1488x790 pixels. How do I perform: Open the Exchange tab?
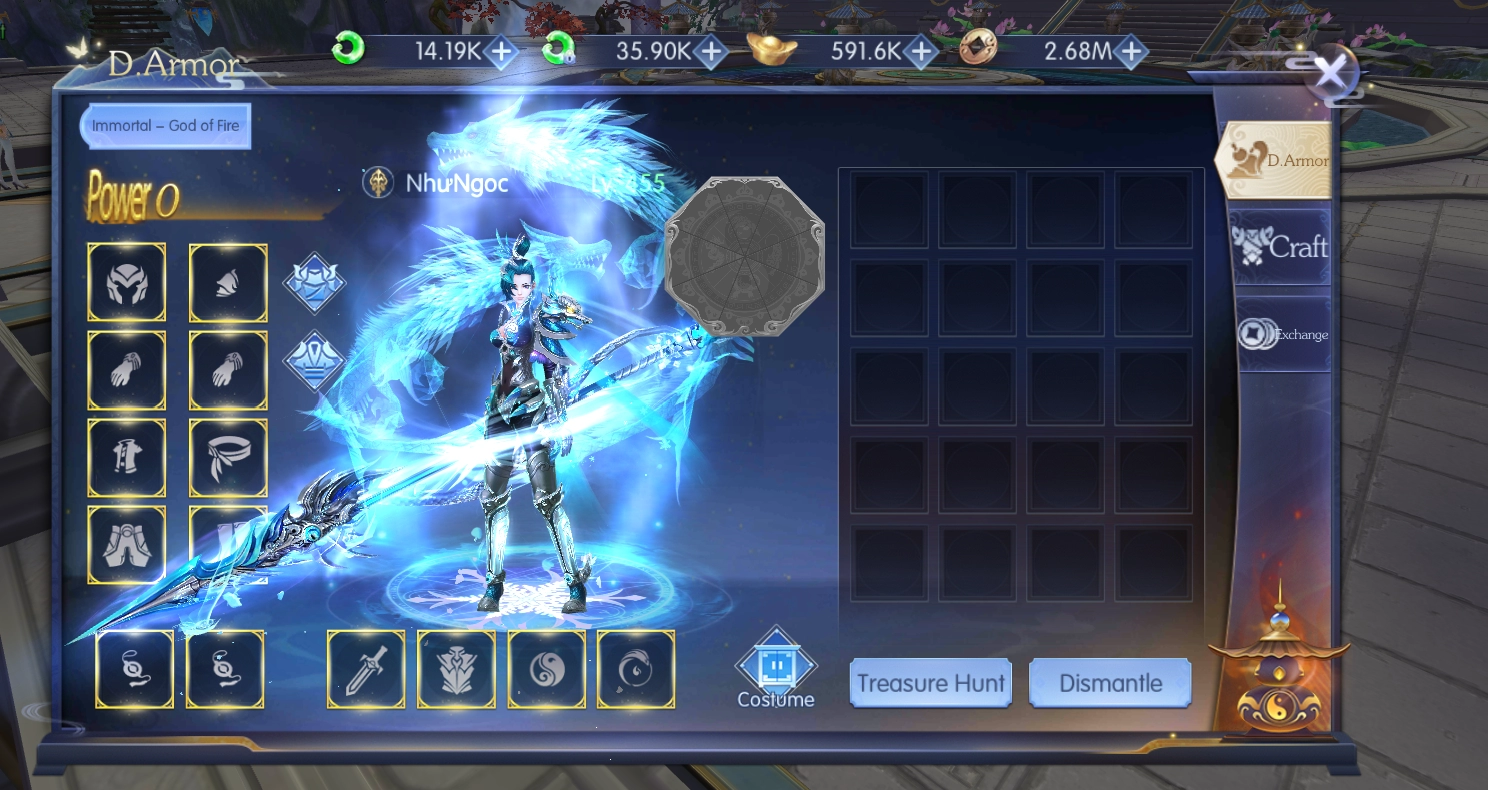pyautogui.click(x=1284, y=334)
